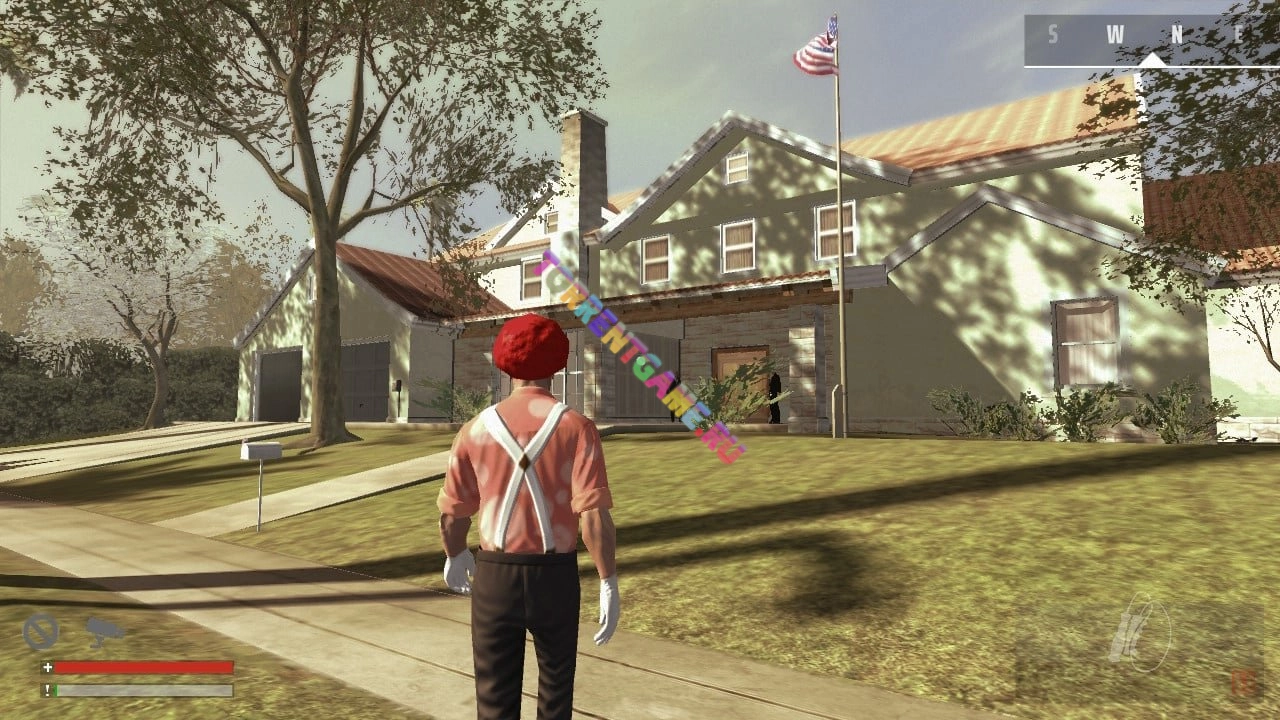Click the security camera HUD icon

102,630
